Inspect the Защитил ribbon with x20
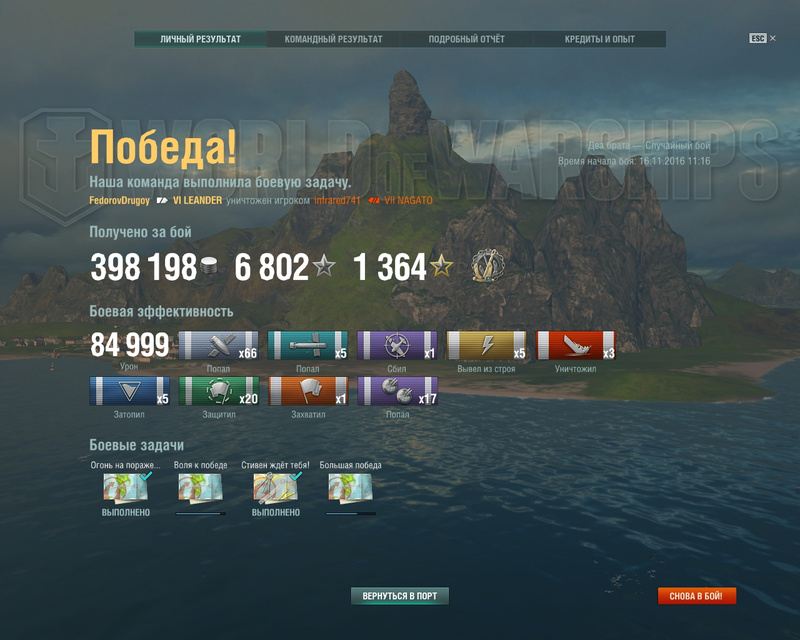This screenshot has width=800, height=640. click(218, 391)
